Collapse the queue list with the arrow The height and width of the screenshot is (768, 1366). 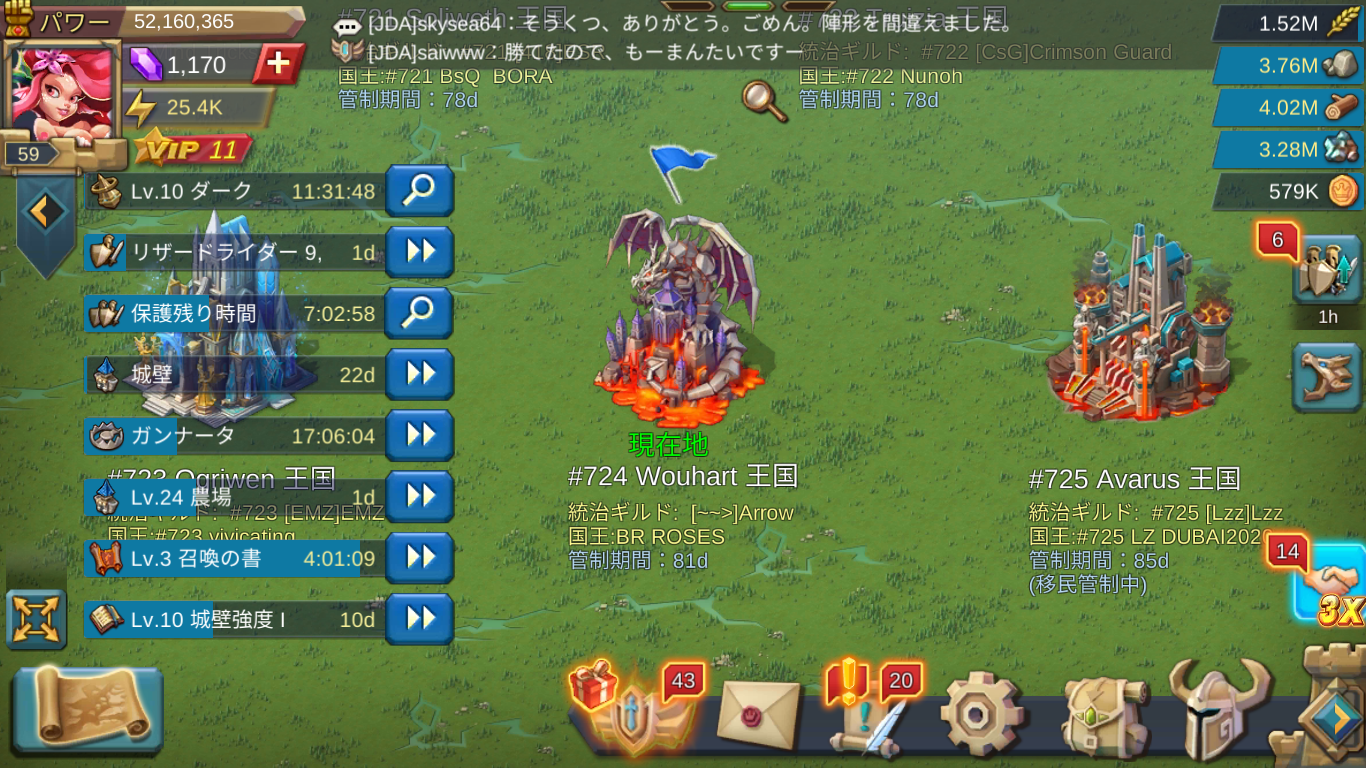(x=45, y=211)
